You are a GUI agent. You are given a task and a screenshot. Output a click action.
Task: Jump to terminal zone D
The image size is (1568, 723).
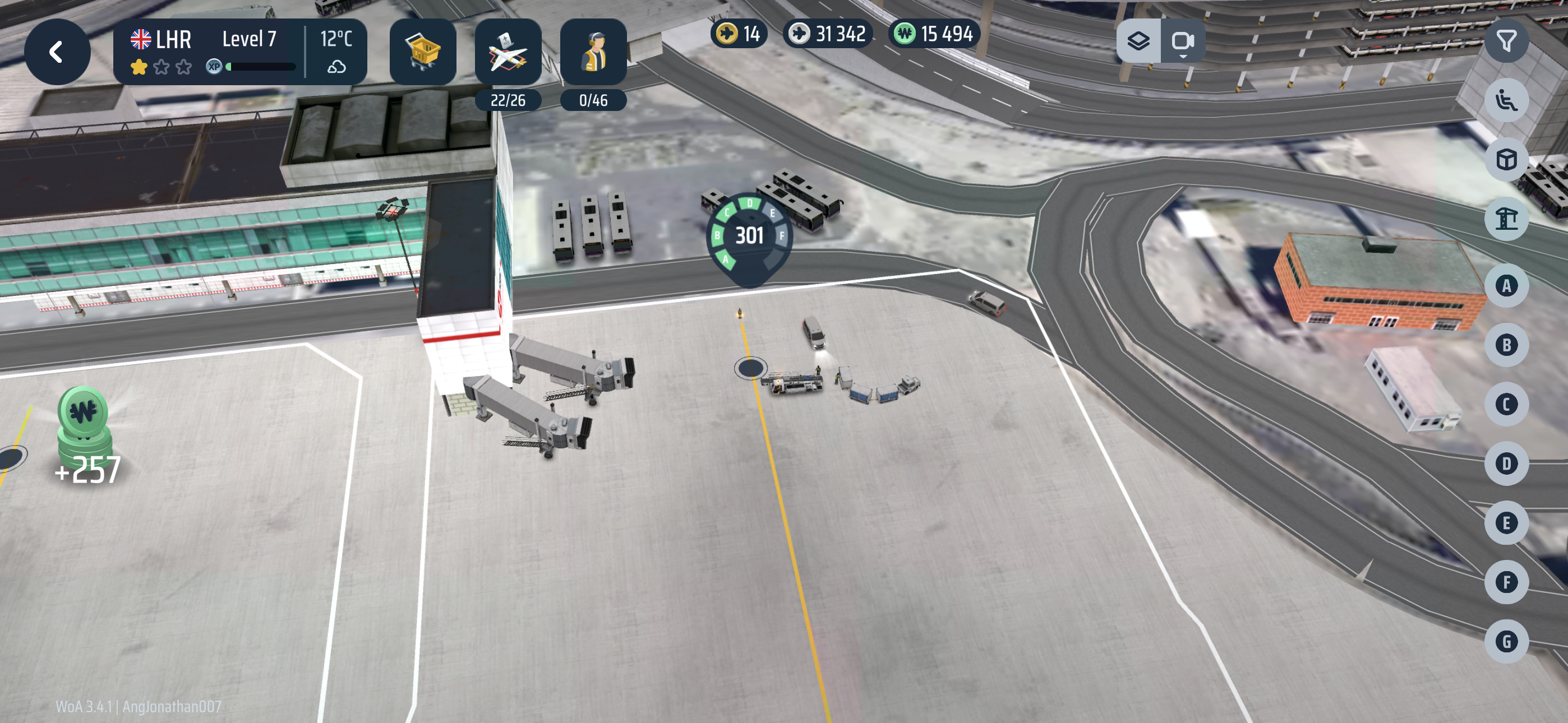(x=1506, y=464)
